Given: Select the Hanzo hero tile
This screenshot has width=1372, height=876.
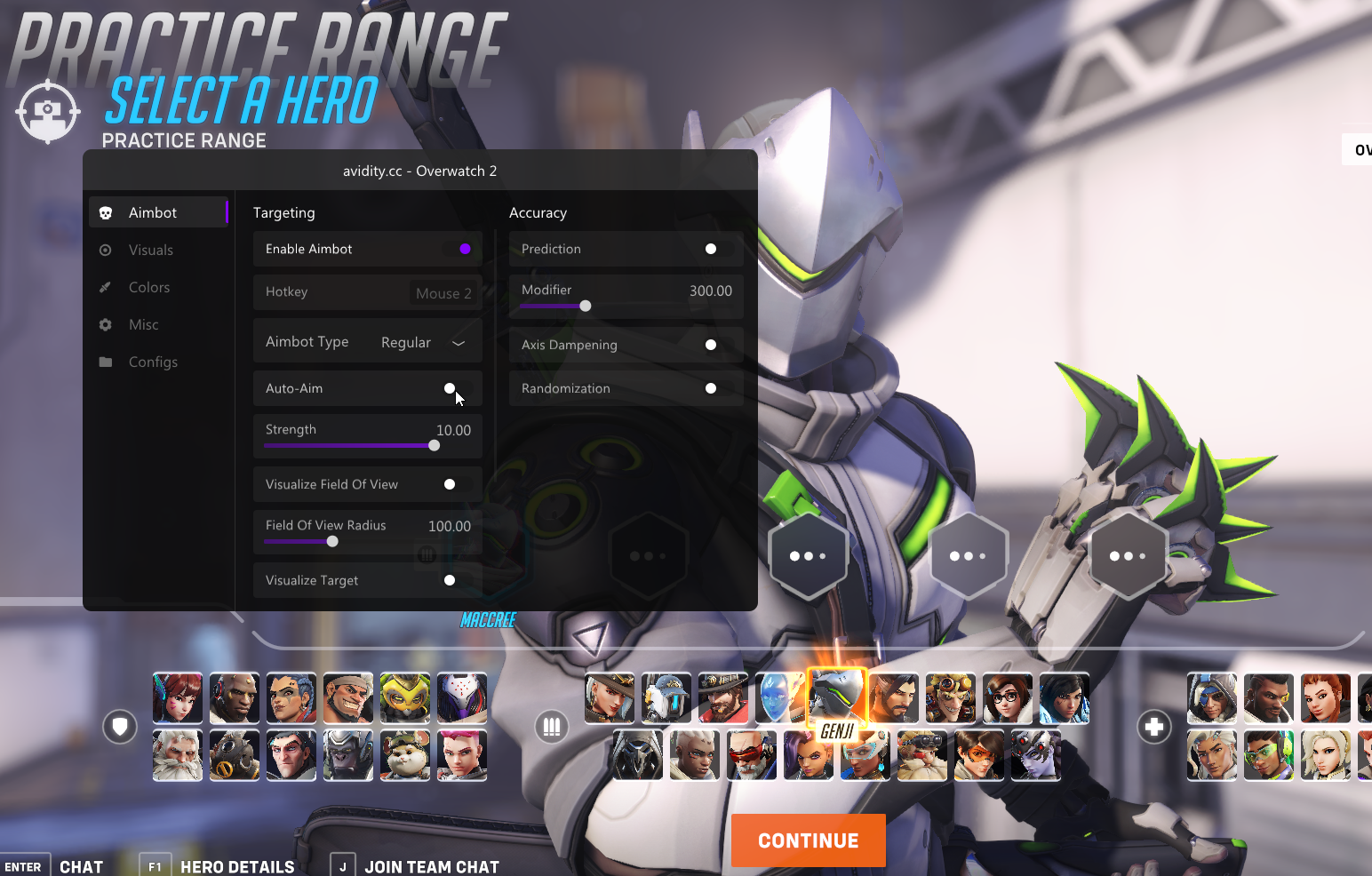Looking at the screenshot, I should (x=894, y=697).
